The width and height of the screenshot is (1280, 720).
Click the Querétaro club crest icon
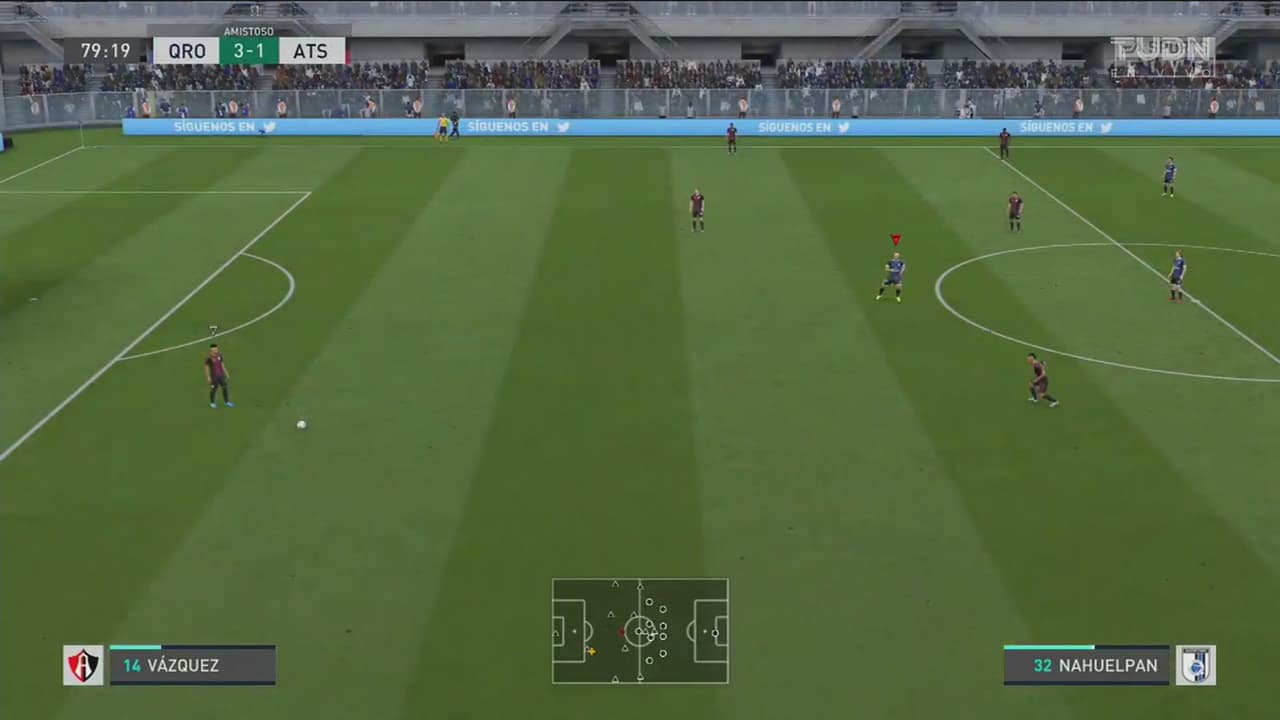coord(1195,665)
